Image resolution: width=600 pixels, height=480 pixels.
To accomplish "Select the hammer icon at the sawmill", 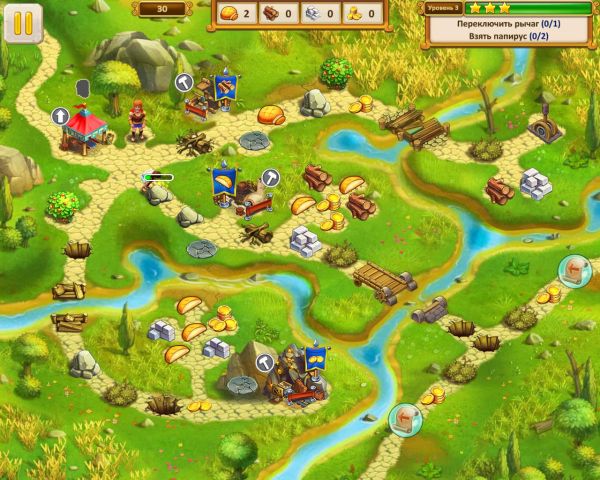I will [x=184, y=82].
